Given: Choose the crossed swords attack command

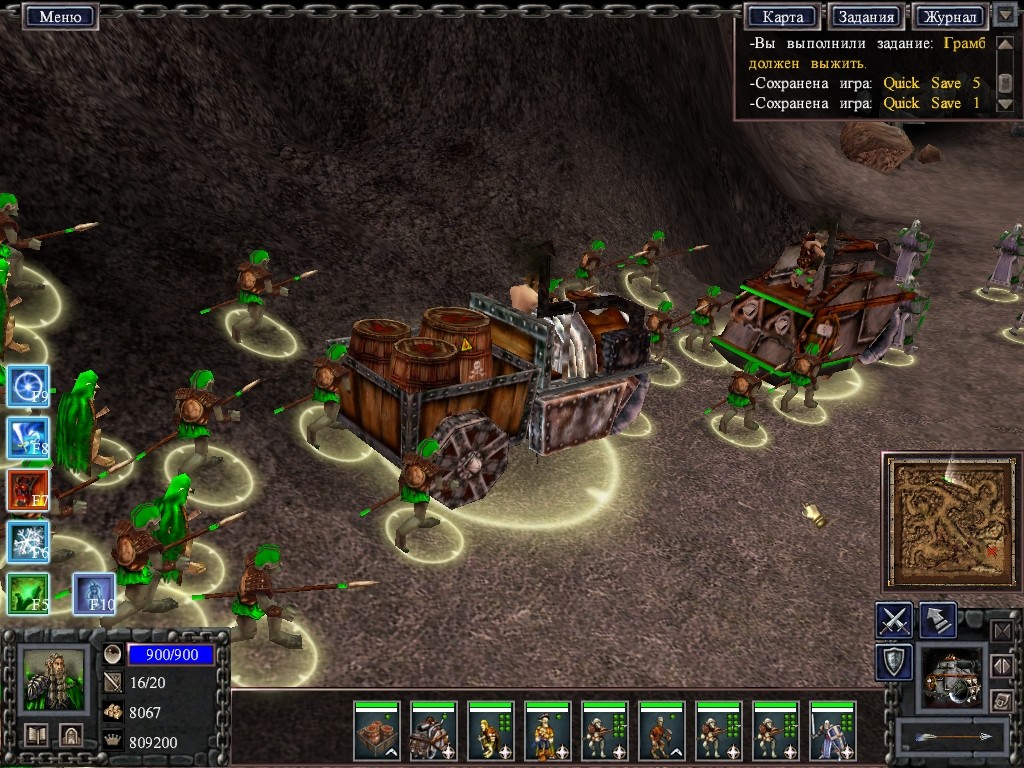Looking at the screenshot, I should [893, 620].
